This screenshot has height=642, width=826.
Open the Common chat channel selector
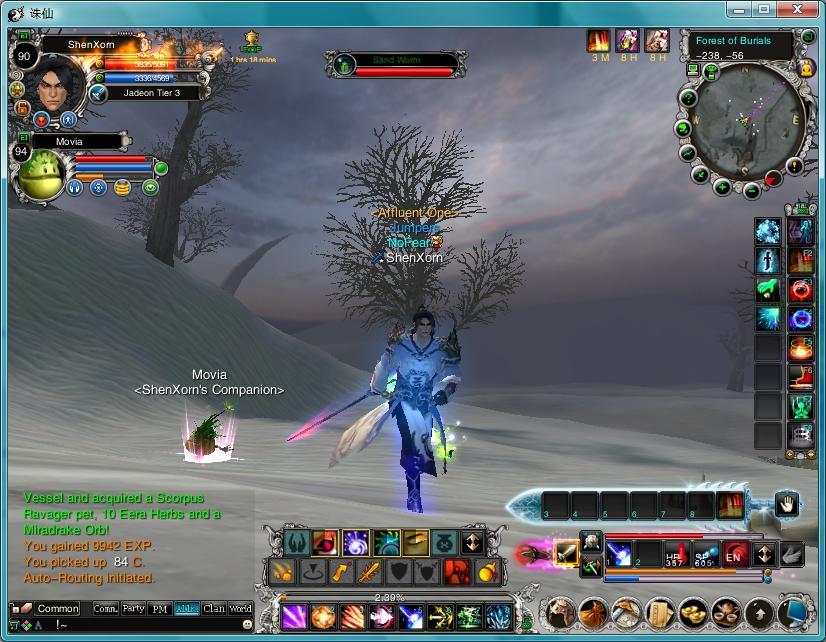pyautogui.click(x=57, y=608)
